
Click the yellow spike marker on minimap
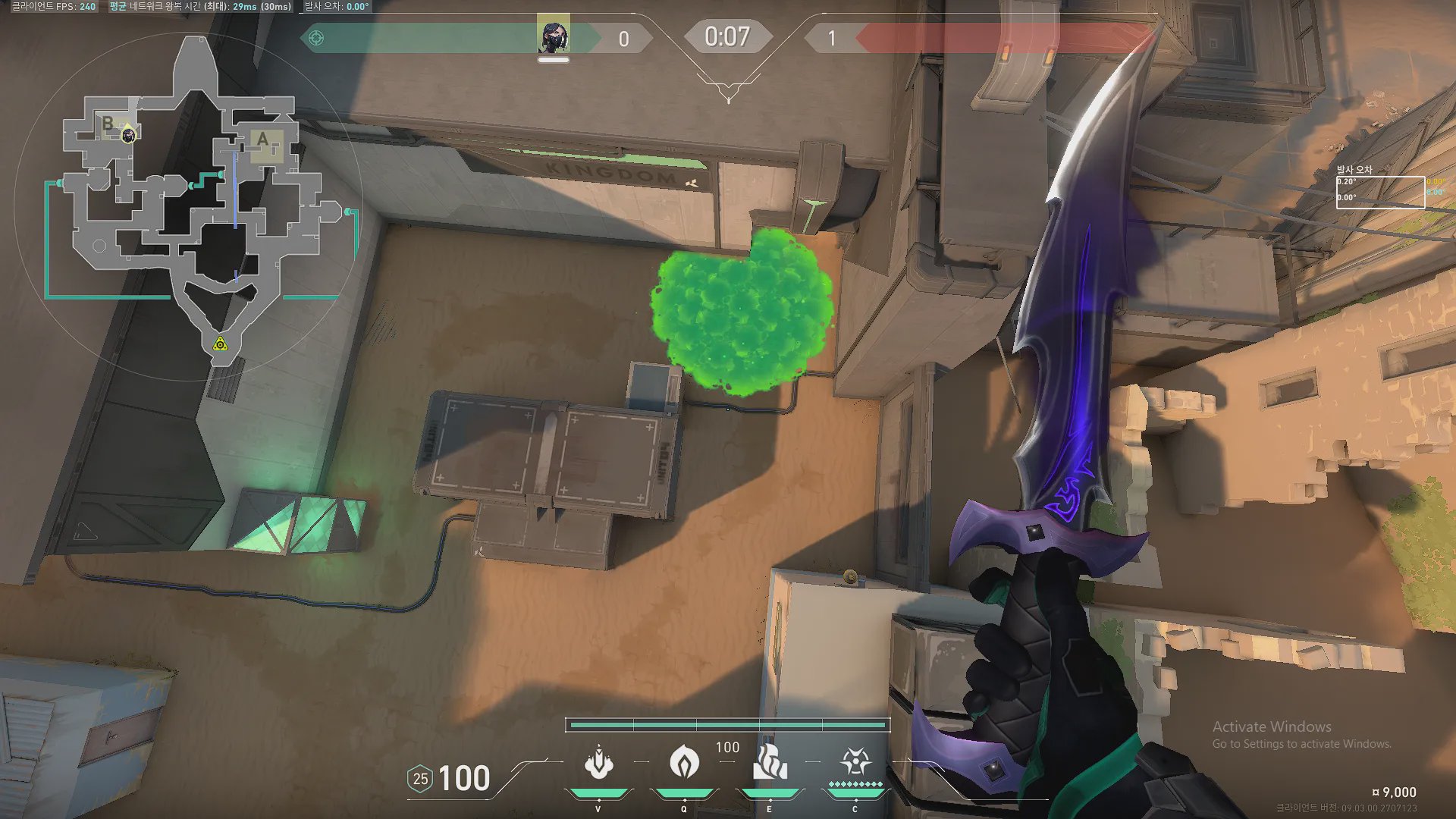click(x=220, y=345)
